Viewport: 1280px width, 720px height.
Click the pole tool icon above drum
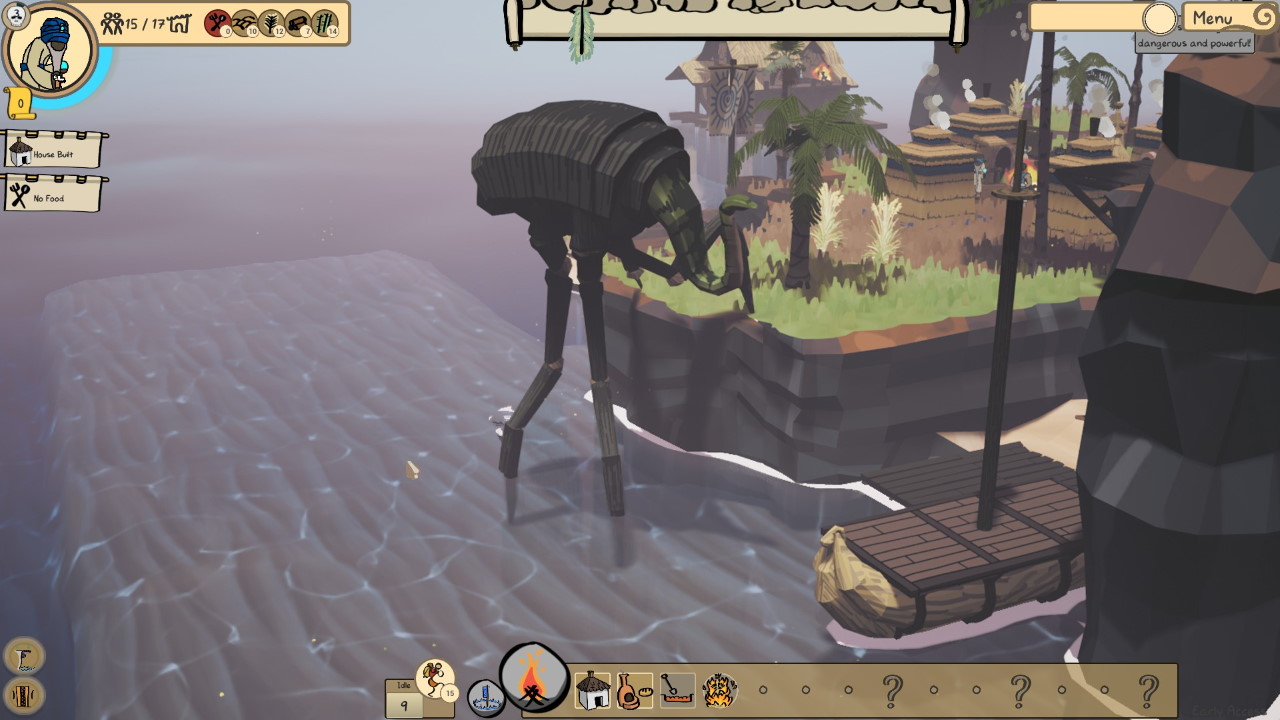[x=24, y=656]
